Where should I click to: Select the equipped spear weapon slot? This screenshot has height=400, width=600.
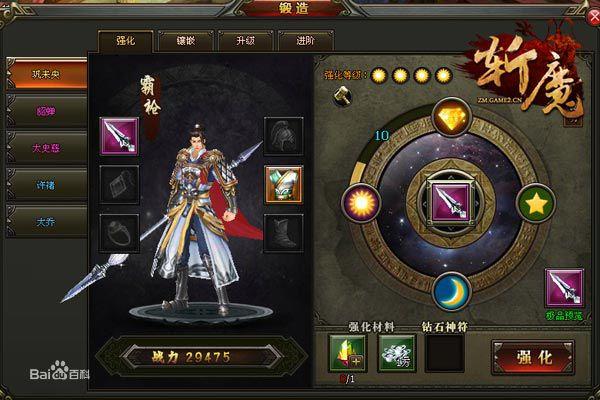tap(119, 136)
